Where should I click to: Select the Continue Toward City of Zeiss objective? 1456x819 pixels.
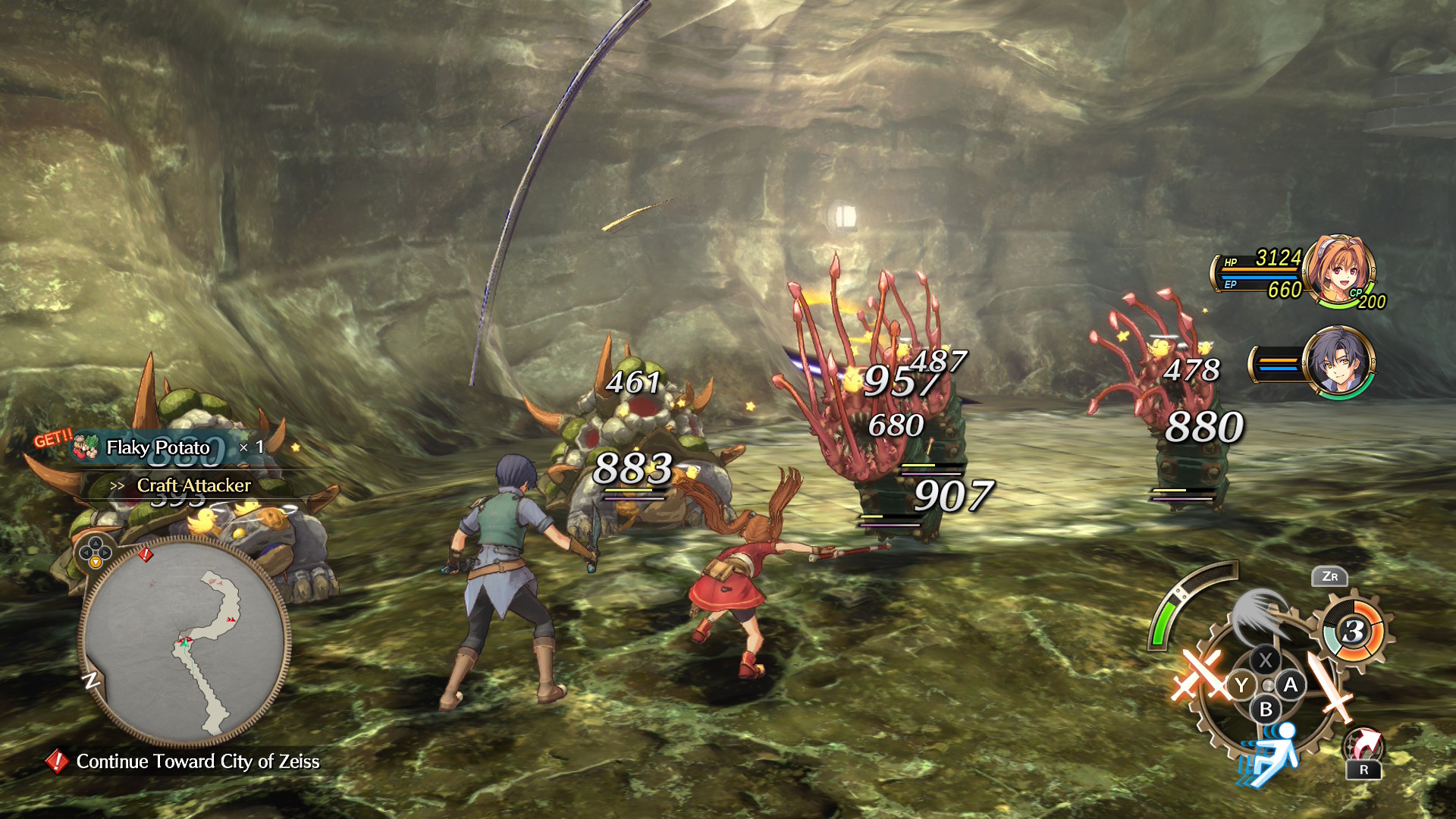pos(197,761)
